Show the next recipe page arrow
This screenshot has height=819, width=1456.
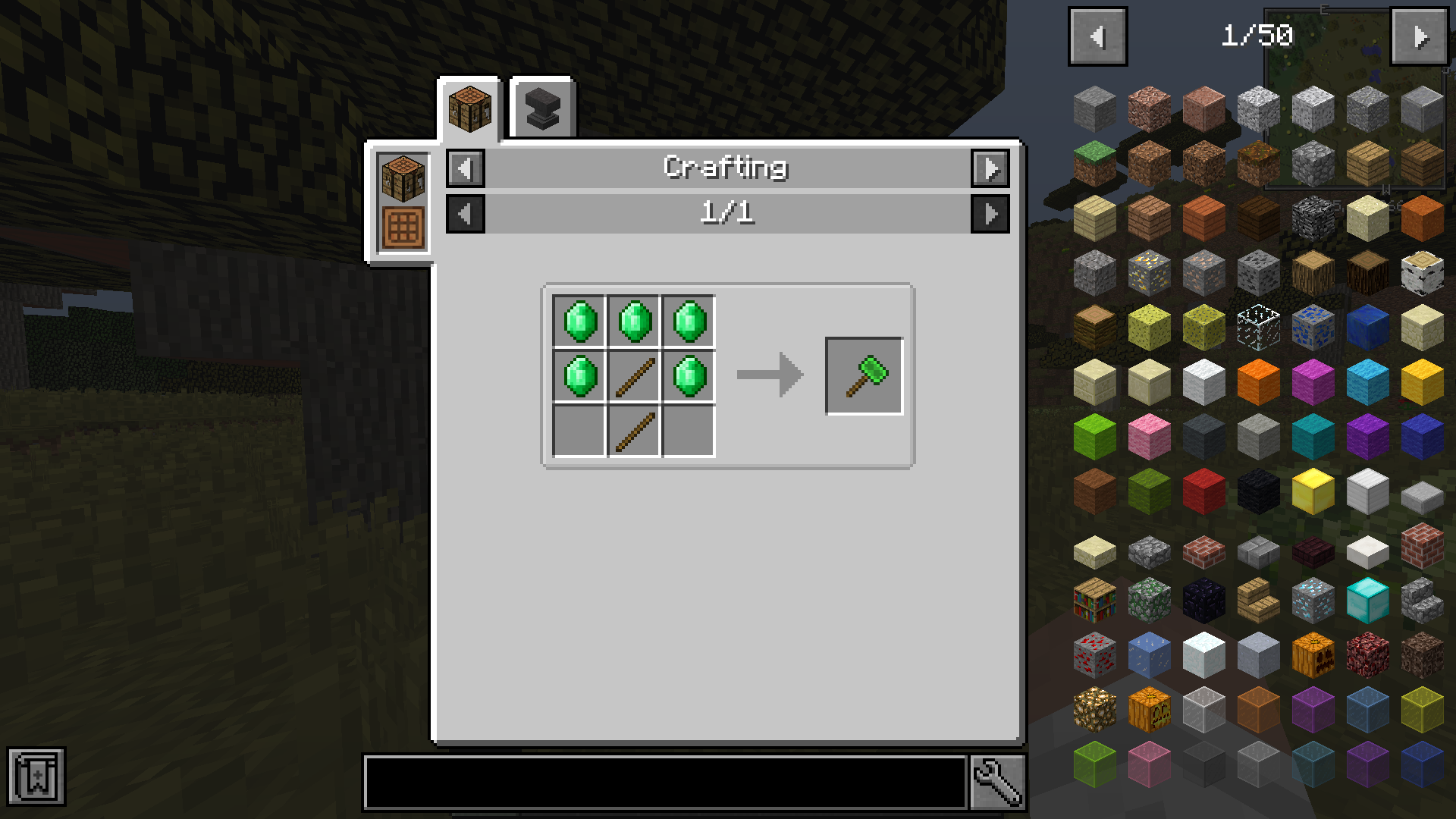click(x=990, y=214)
